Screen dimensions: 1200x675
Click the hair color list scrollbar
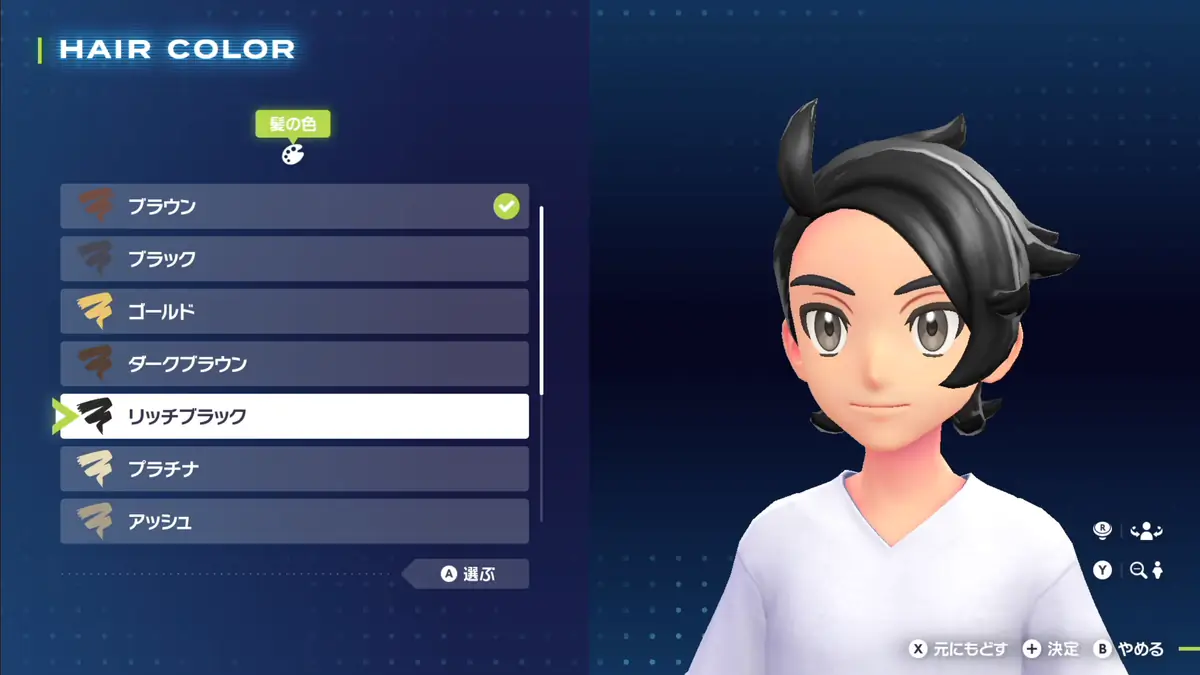pyautogui.click(x=541, y=300)
